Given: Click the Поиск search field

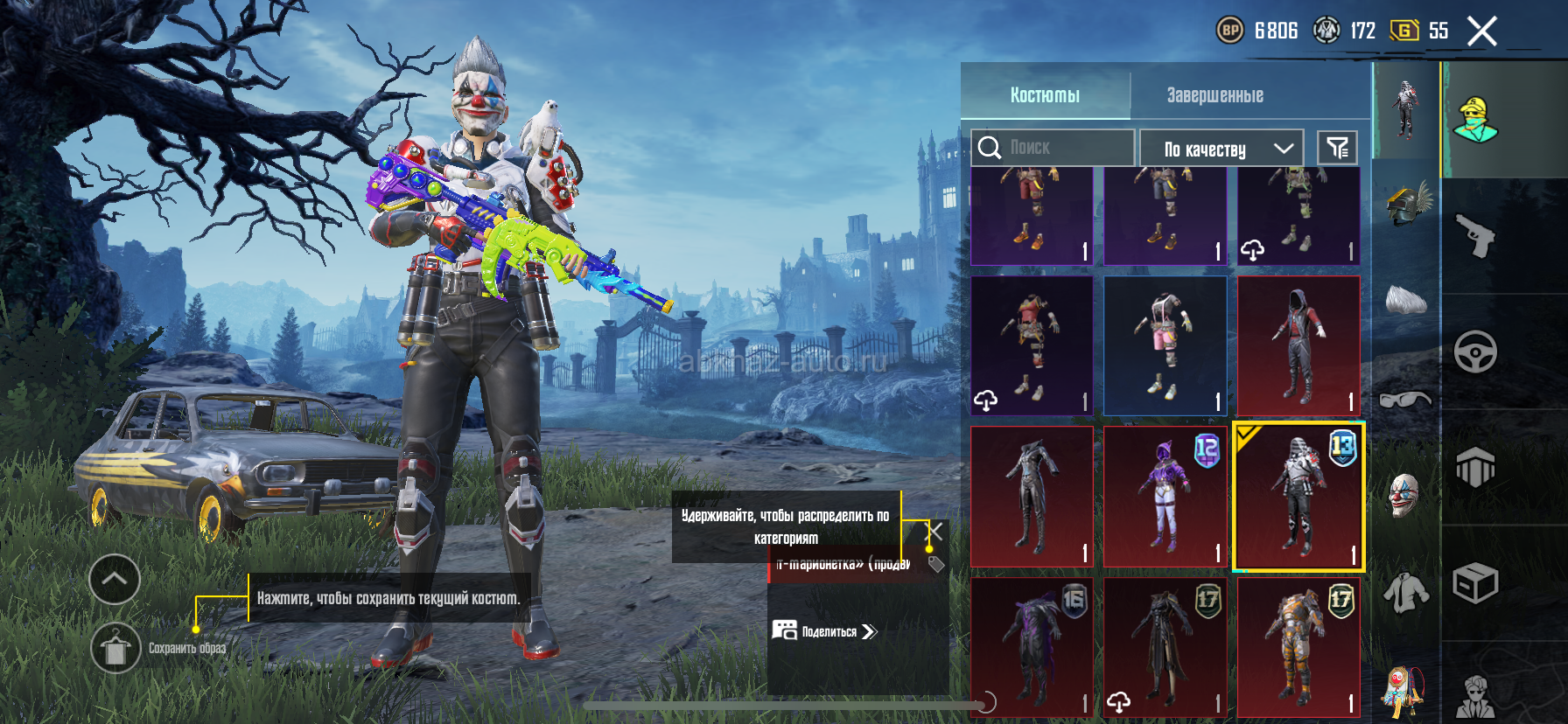Looking at the screenshot, I should 1053,147.
